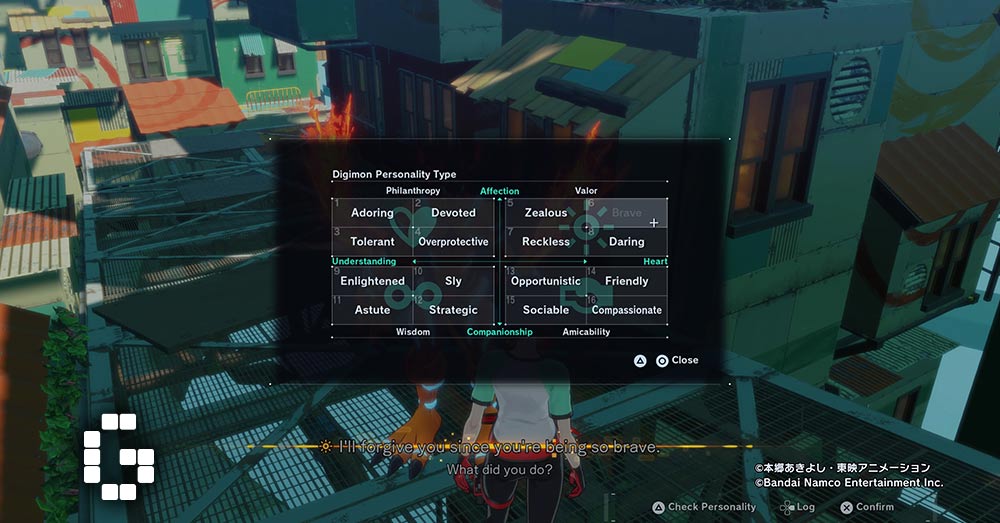
Task: Pick the Tolerant personality cell
Action: click(372, 242)
